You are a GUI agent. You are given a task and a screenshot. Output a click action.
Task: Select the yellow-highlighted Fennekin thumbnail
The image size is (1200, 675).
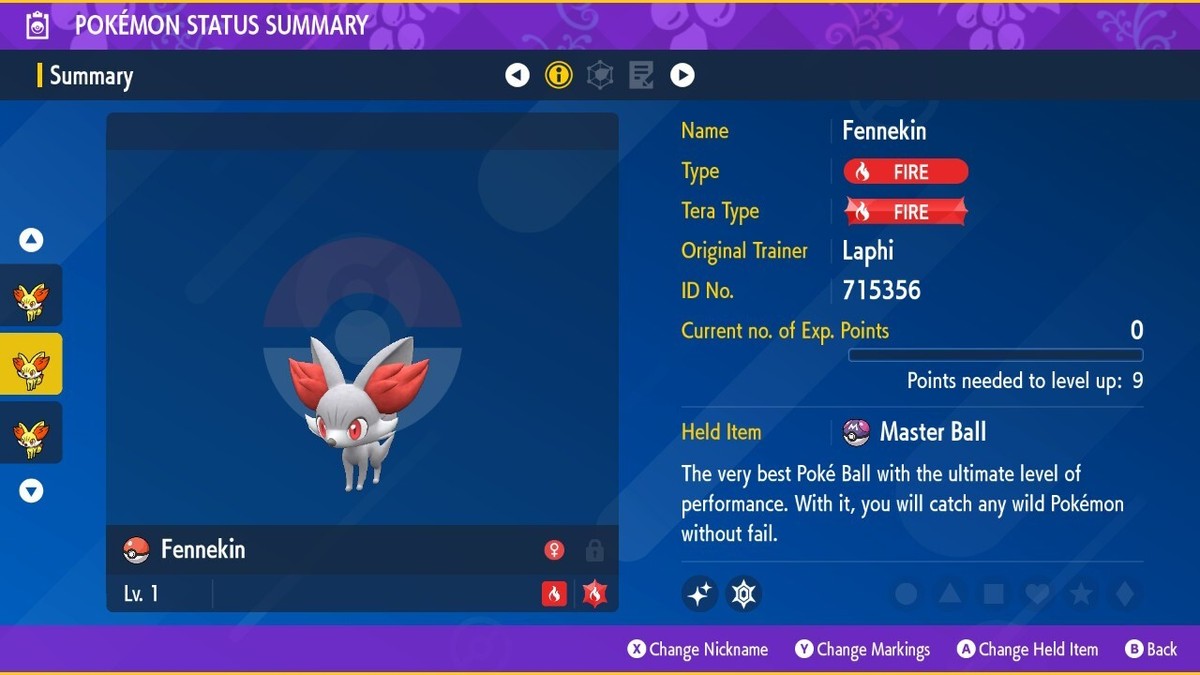(x=31, y=364)
